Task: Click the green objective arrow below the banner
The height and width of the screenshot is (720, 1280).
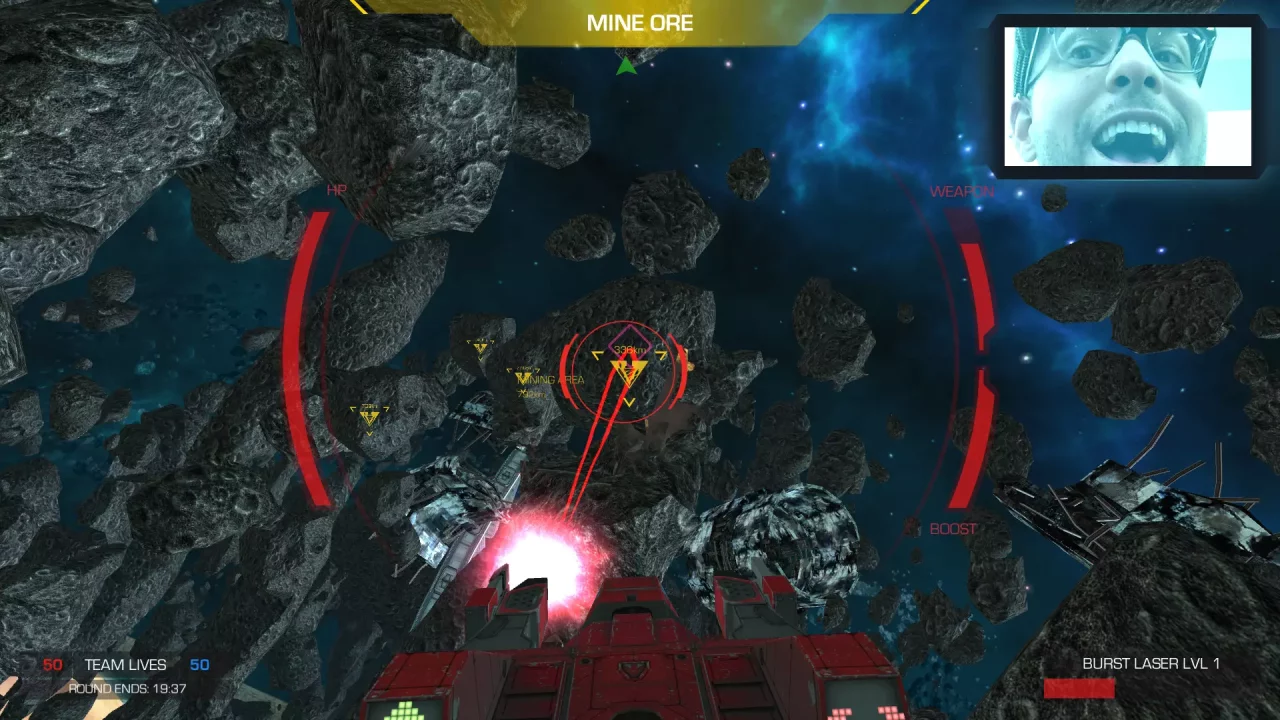Action: pyautogui.click(x=625, y=67)
